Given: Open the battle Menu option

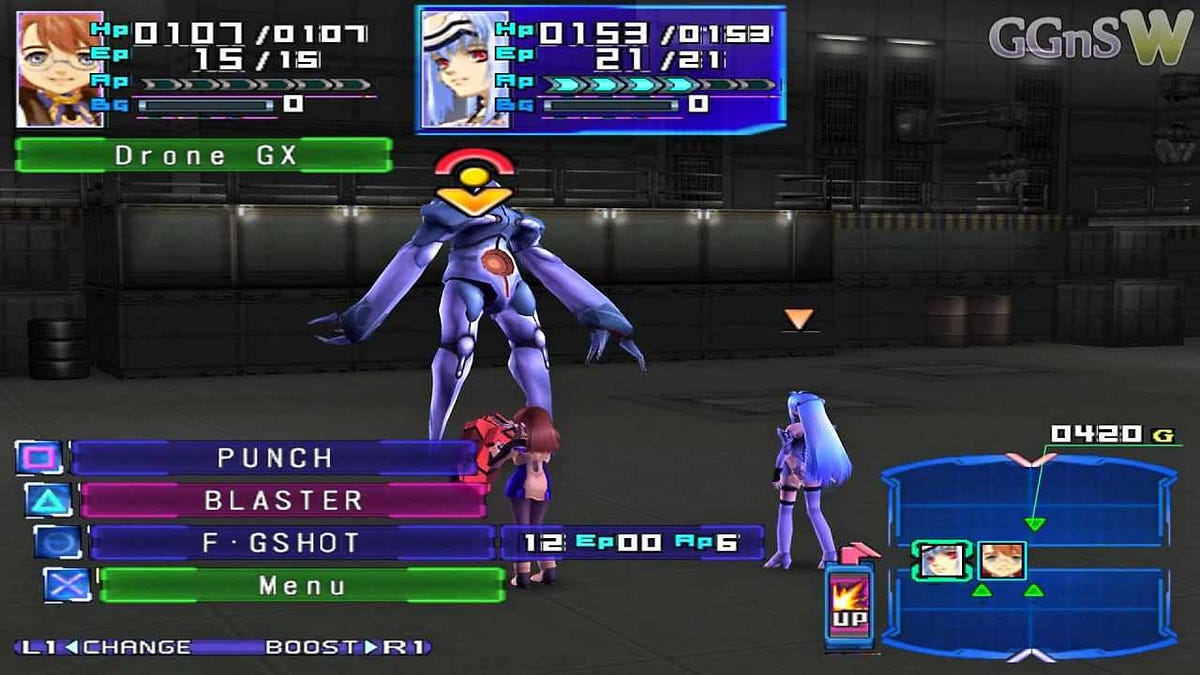Looking at the screenshot, I should (301, 585).
